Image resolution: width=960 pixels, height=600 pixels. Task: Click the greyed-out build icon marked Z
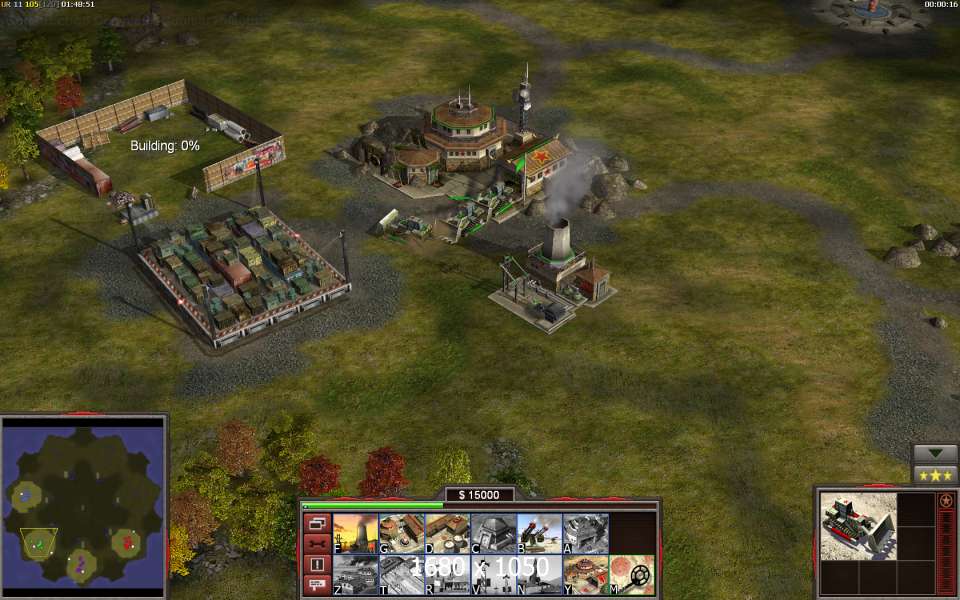click(x=355, y=575)
